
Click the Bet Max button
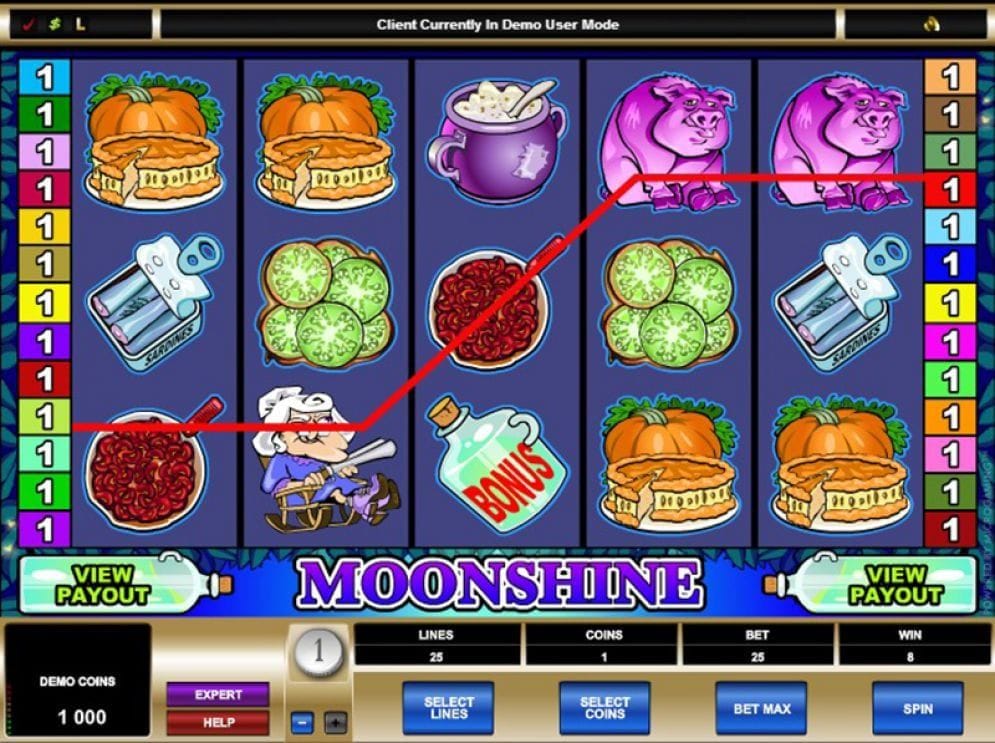762,708
